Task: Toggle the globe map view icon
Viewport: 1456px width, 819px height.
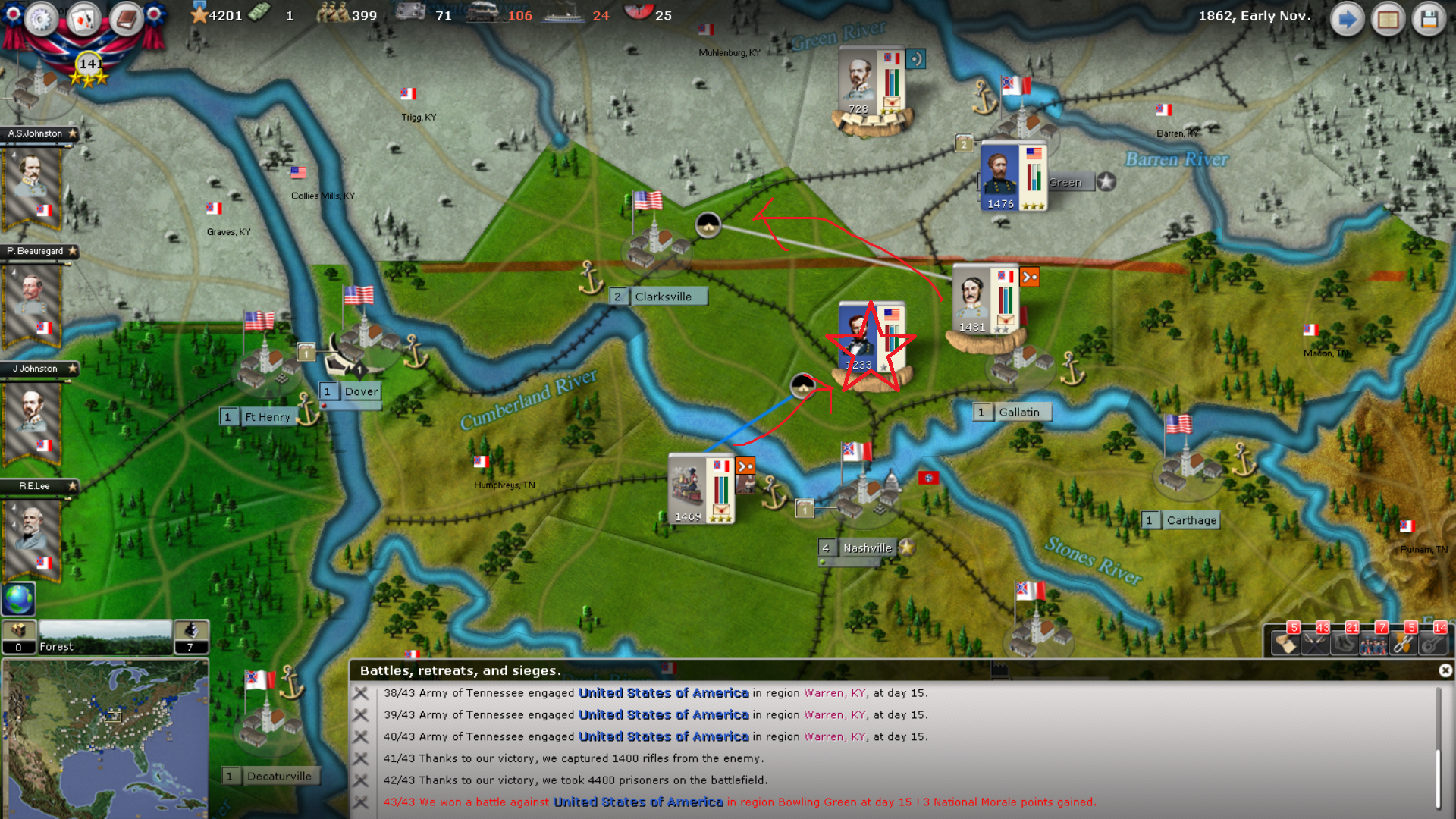Action: click(17, 599)
